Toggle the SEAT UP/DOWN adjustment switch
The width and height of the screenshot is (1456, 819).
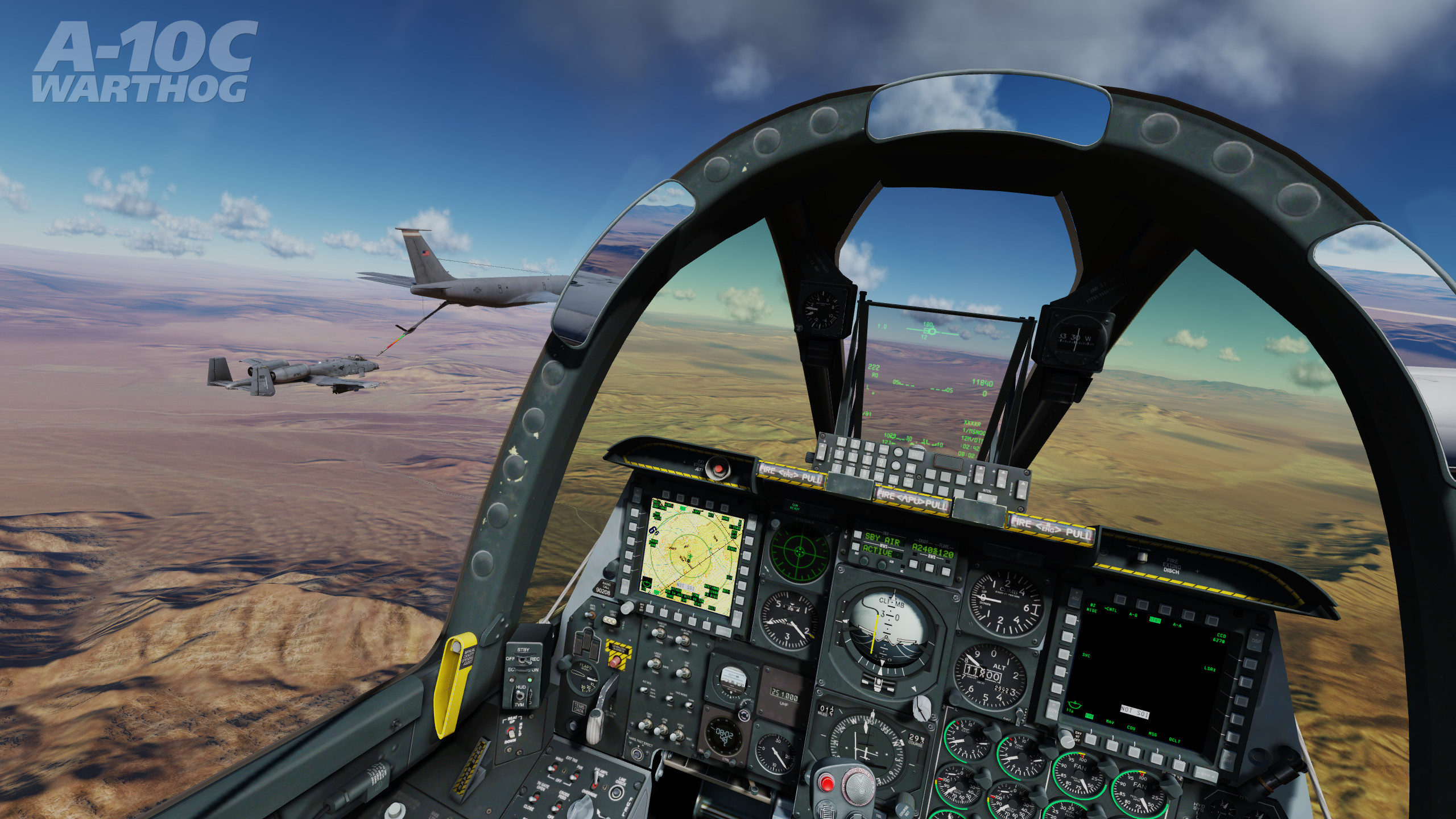tap(511, 733)
